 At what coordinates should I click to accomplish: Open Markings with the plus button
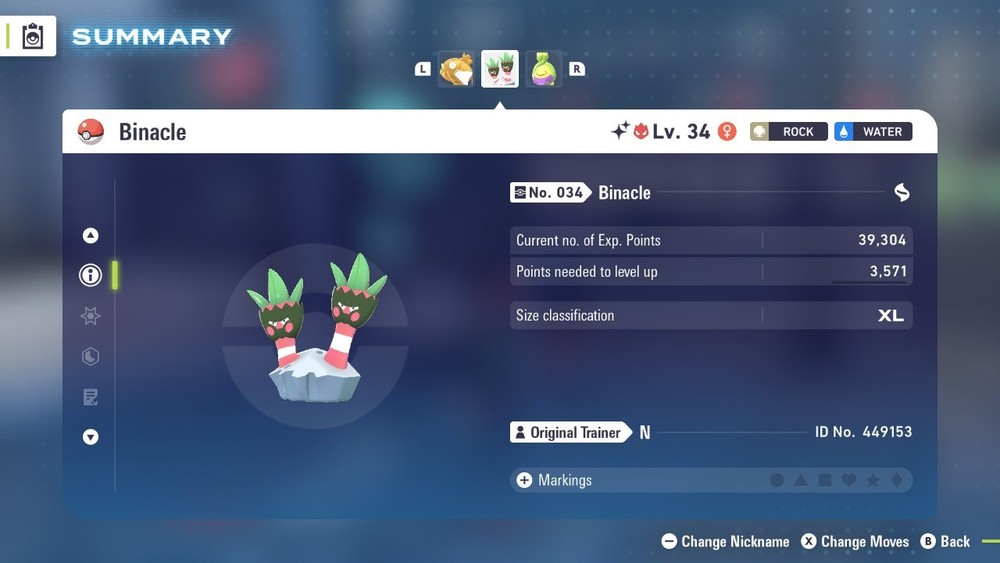point(524,481)
